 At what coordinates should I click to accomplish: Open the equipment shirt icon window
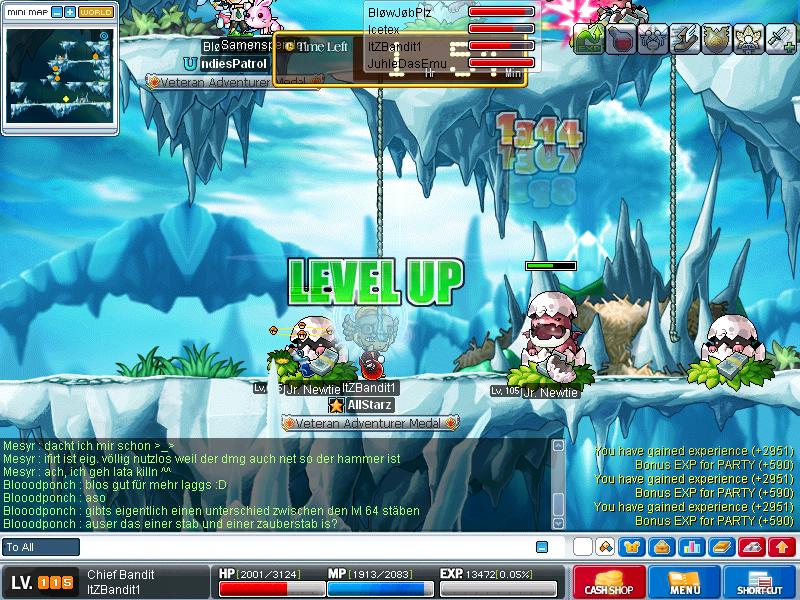[632, 547]
